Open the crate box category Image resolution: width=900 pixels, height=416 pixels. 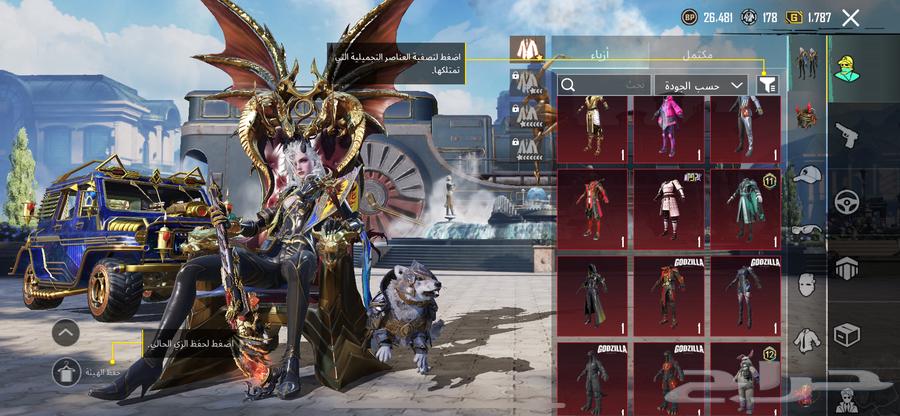click(846, 334)
